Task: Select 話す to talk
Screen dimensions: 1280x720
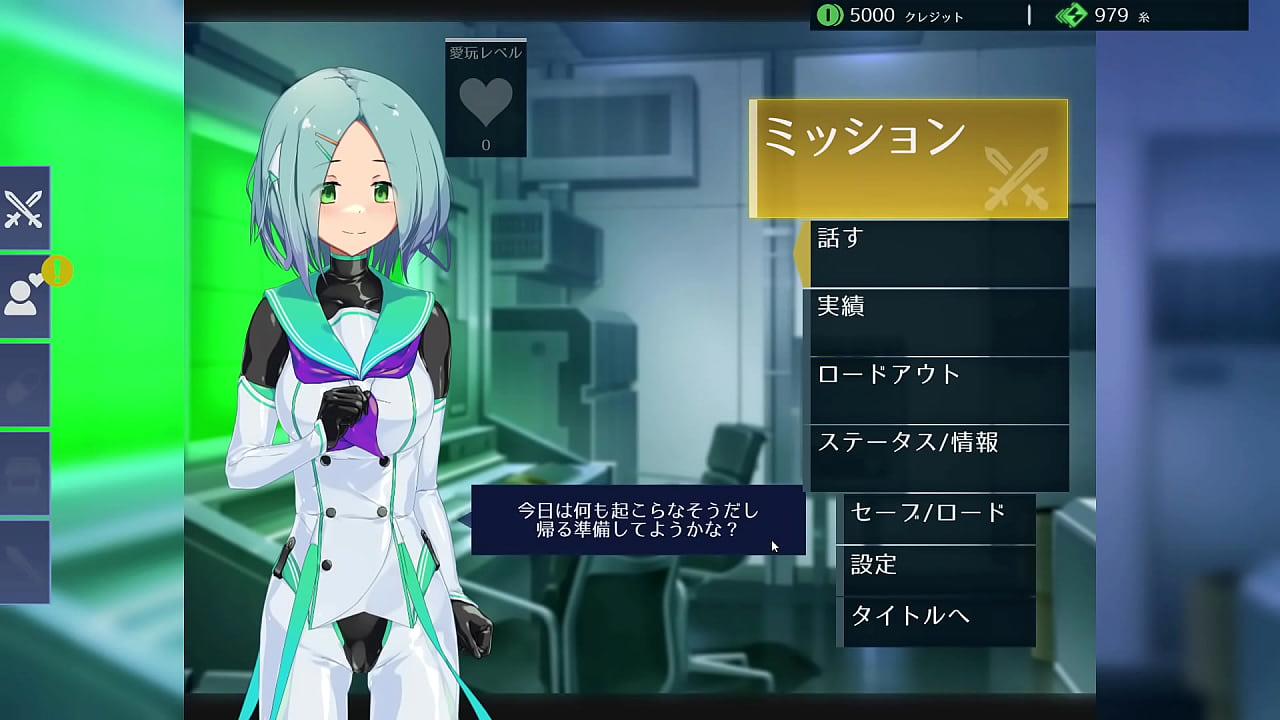Action: 938,254
